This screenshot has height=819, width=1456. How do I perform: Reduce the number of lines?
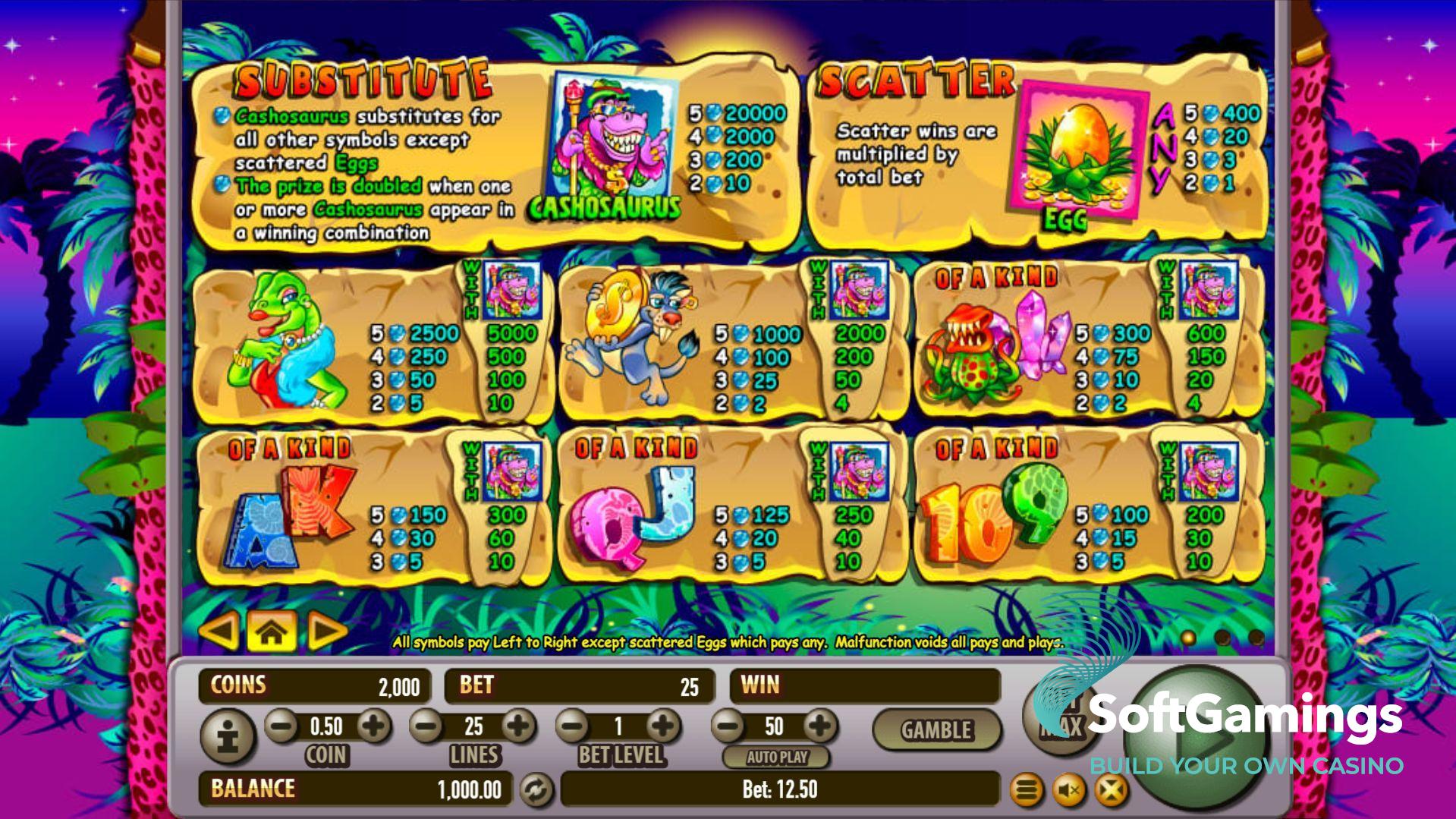(x=427, y=726)
